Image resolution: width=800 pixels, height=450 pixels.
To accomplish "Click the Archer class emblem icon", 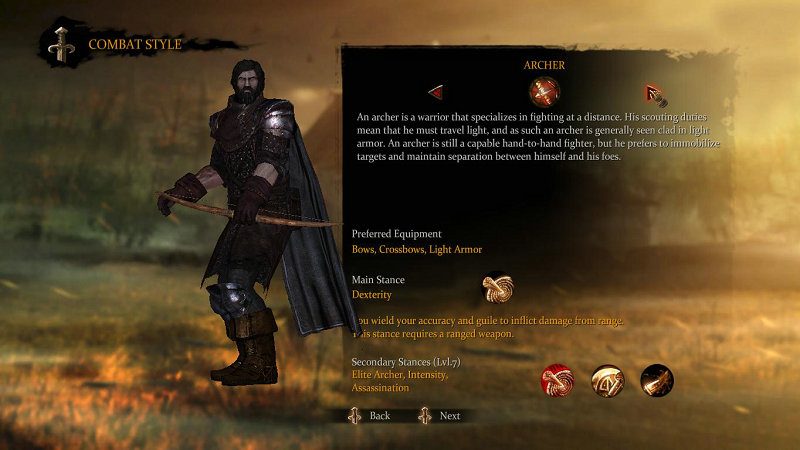I will coord(544,93).
